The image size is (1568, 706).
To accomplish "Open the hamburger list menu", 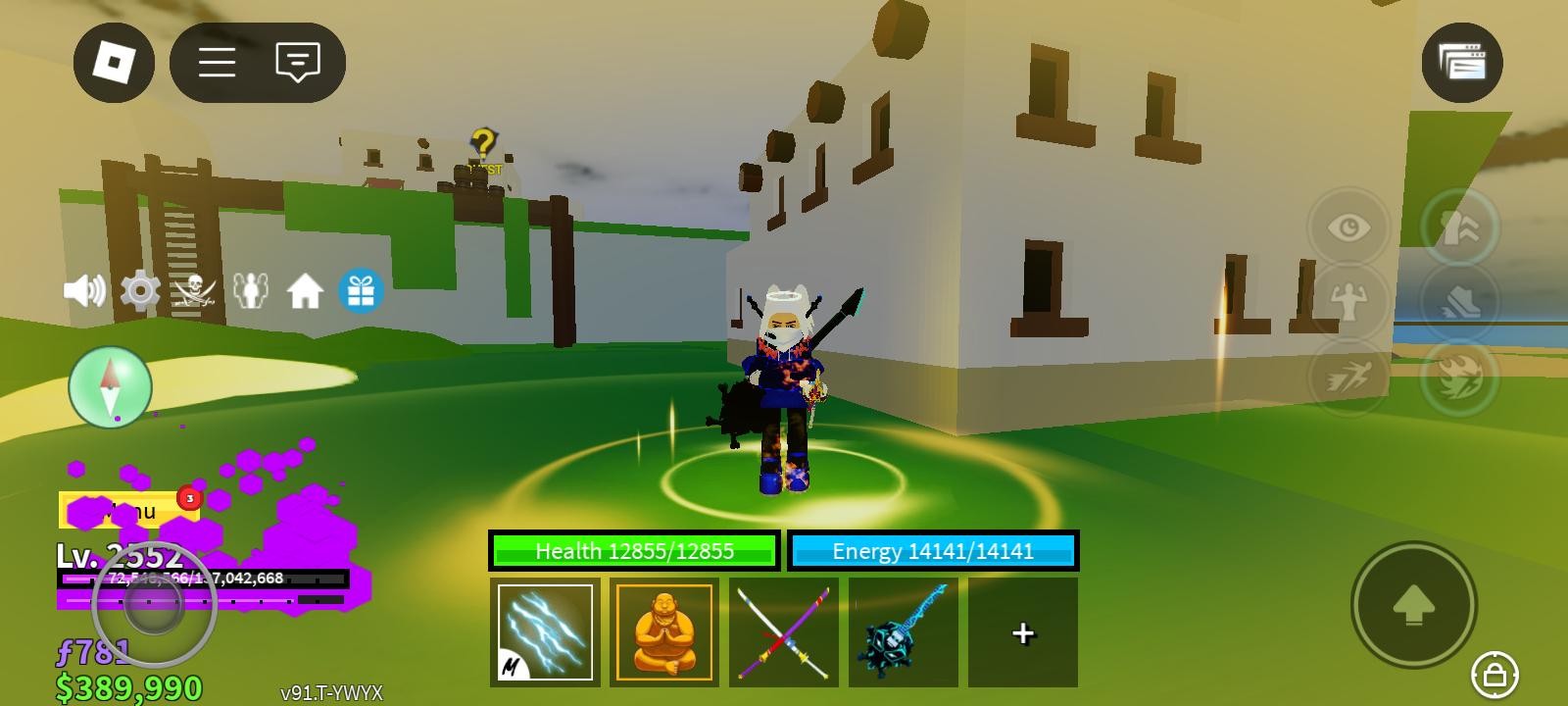I will (217, 63).
